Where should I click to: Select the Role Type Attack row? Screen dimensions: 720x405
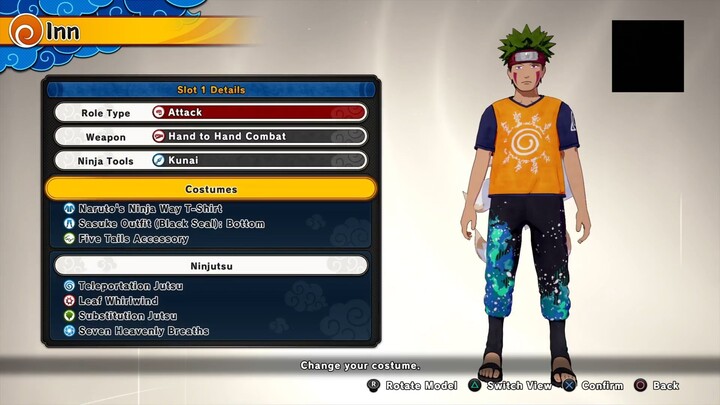point(210,113)
